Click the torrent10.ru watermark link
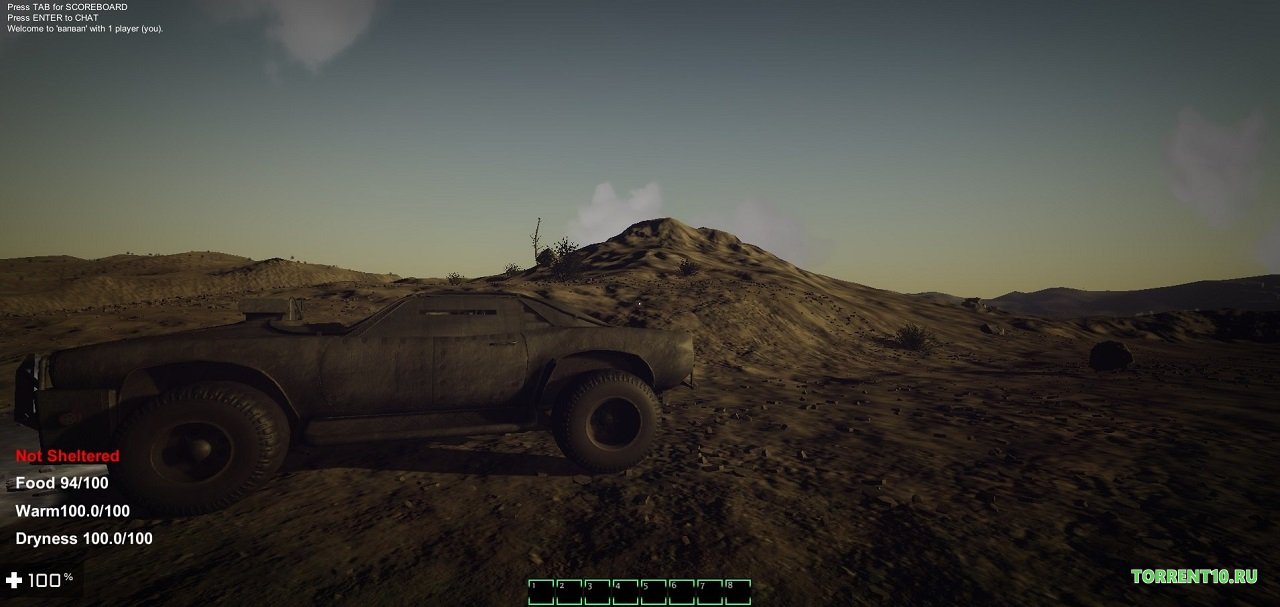Viewport: 1280px width, 607px height. pyautogui.click(x=1193, y=576)
